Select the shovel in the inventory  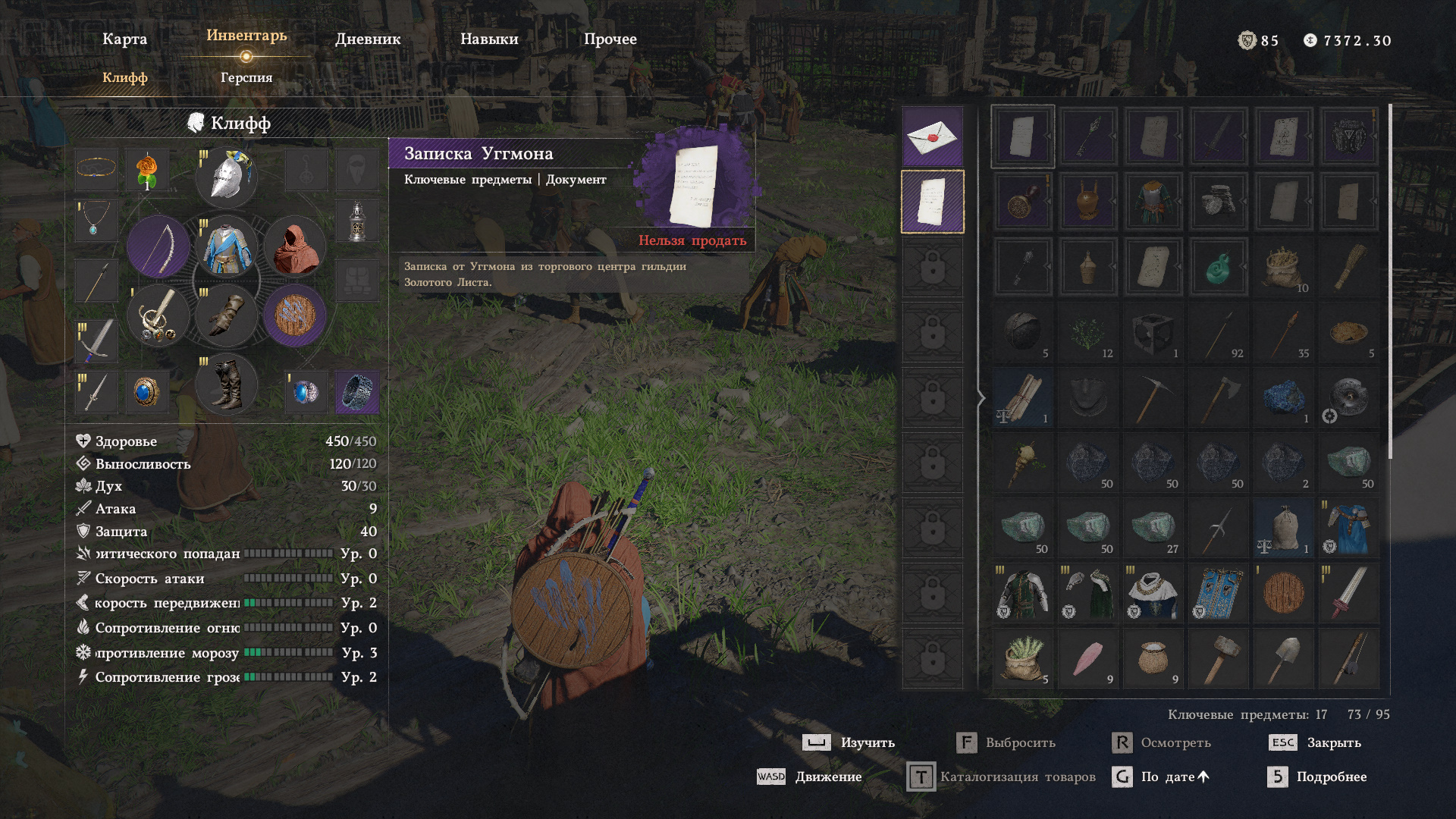coord(1283,658)
